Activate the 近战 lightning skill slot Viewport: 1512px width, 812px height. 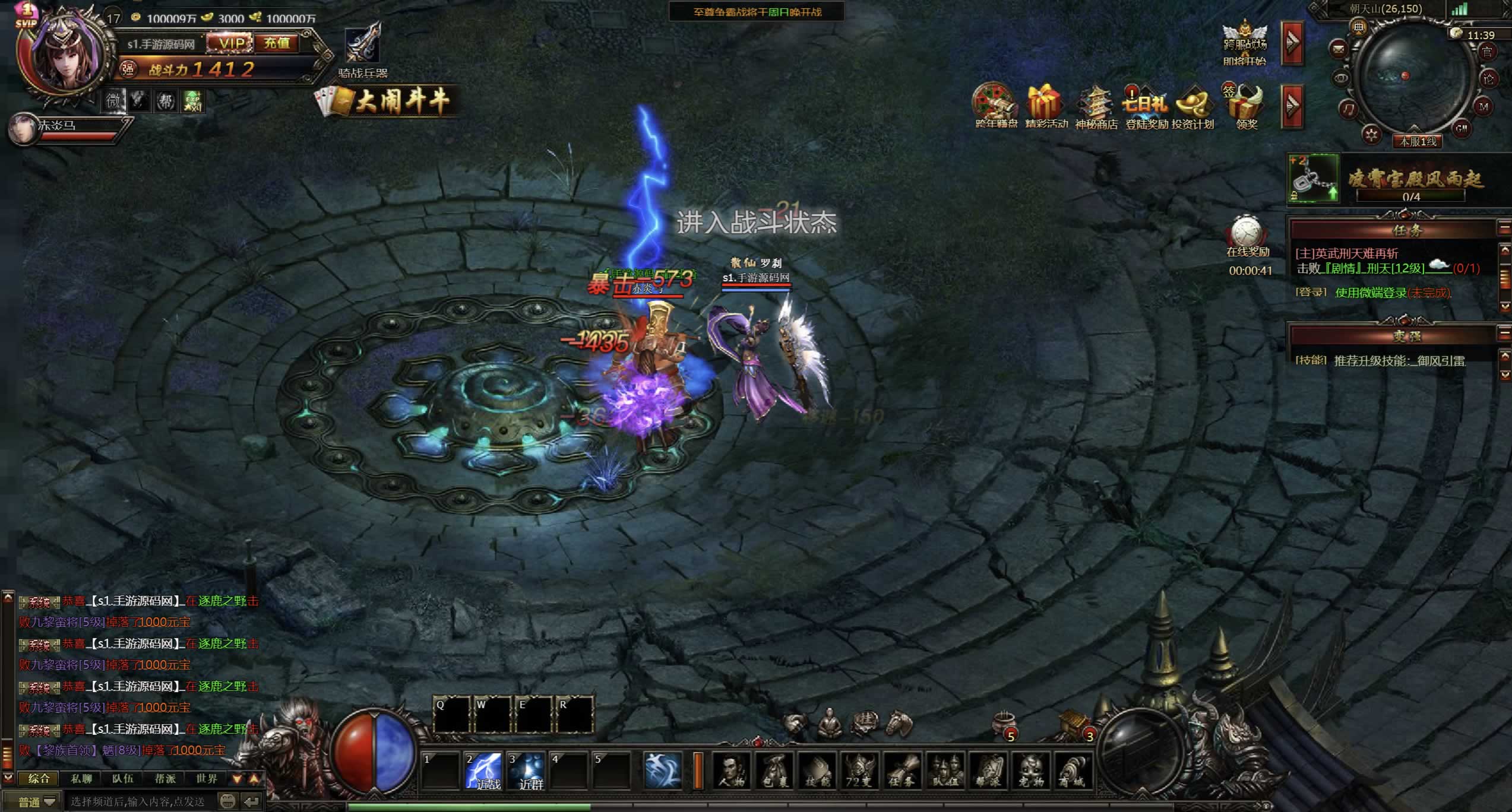(x=484, y=772)
